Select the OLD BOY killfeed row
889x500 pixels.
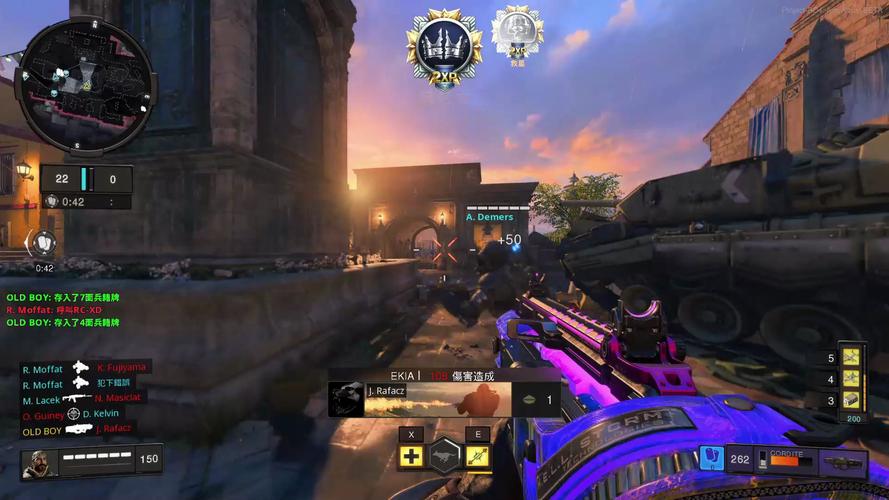pos(79,430)
